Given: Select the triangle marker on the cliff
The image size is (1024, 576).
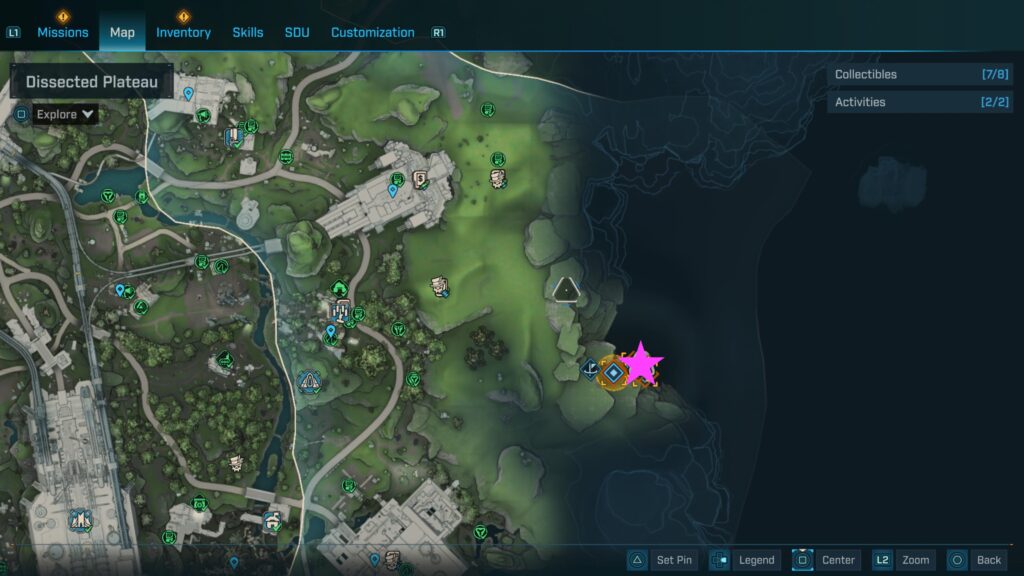Looking at the screenshot, I should (567, 290).
